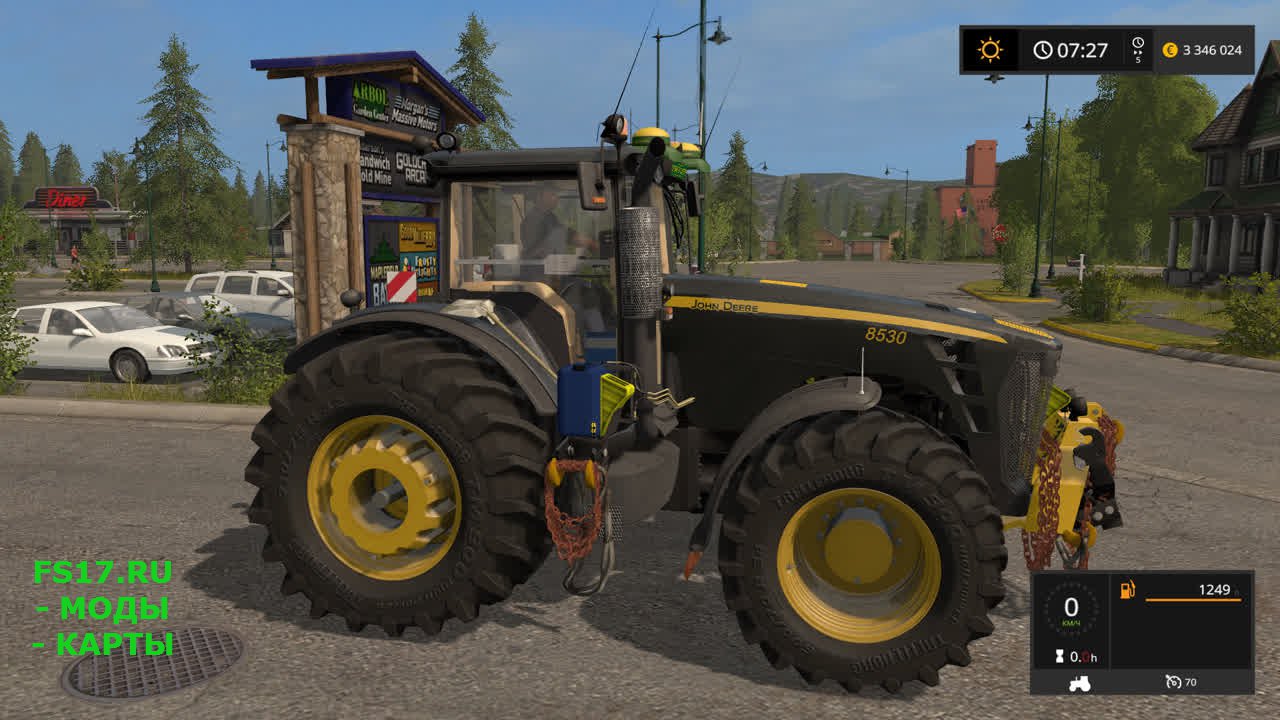This screenshot has height=720, width=1280.
Task: Open the FS17.RU watermark link
Action: tap(102, 572)
